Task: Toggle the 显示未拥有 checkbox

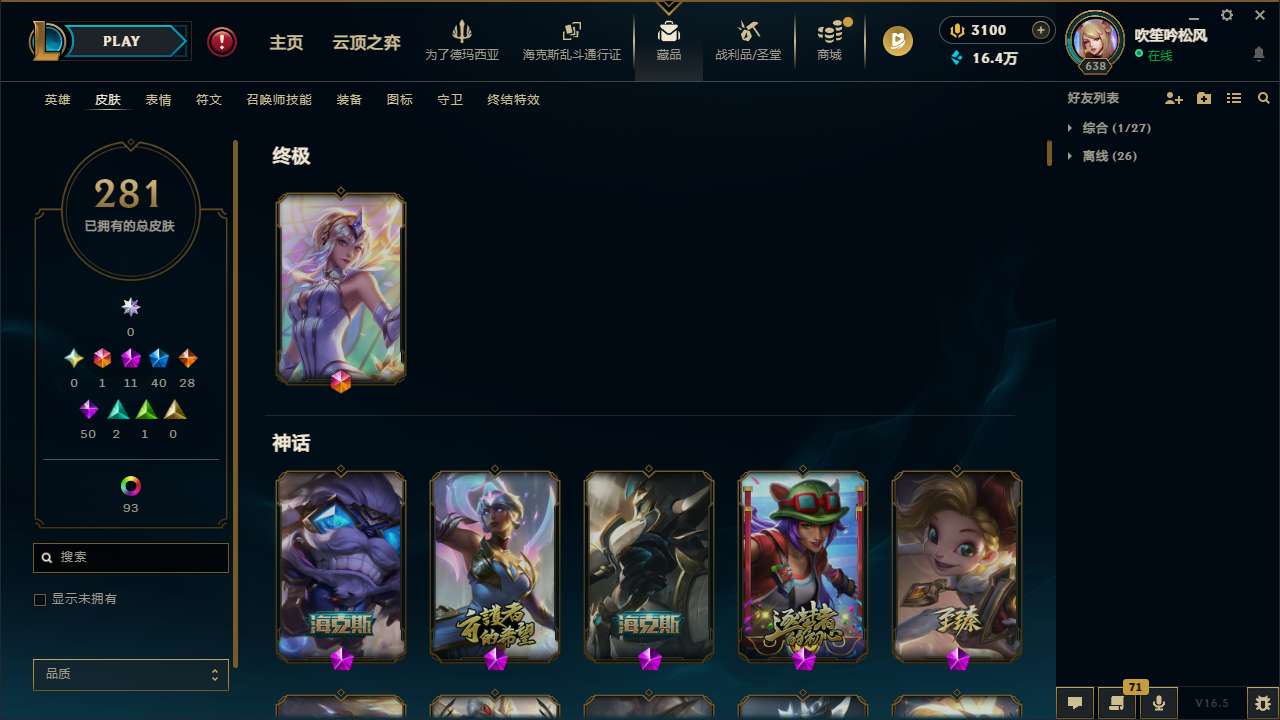Action: tap(40, 599)
